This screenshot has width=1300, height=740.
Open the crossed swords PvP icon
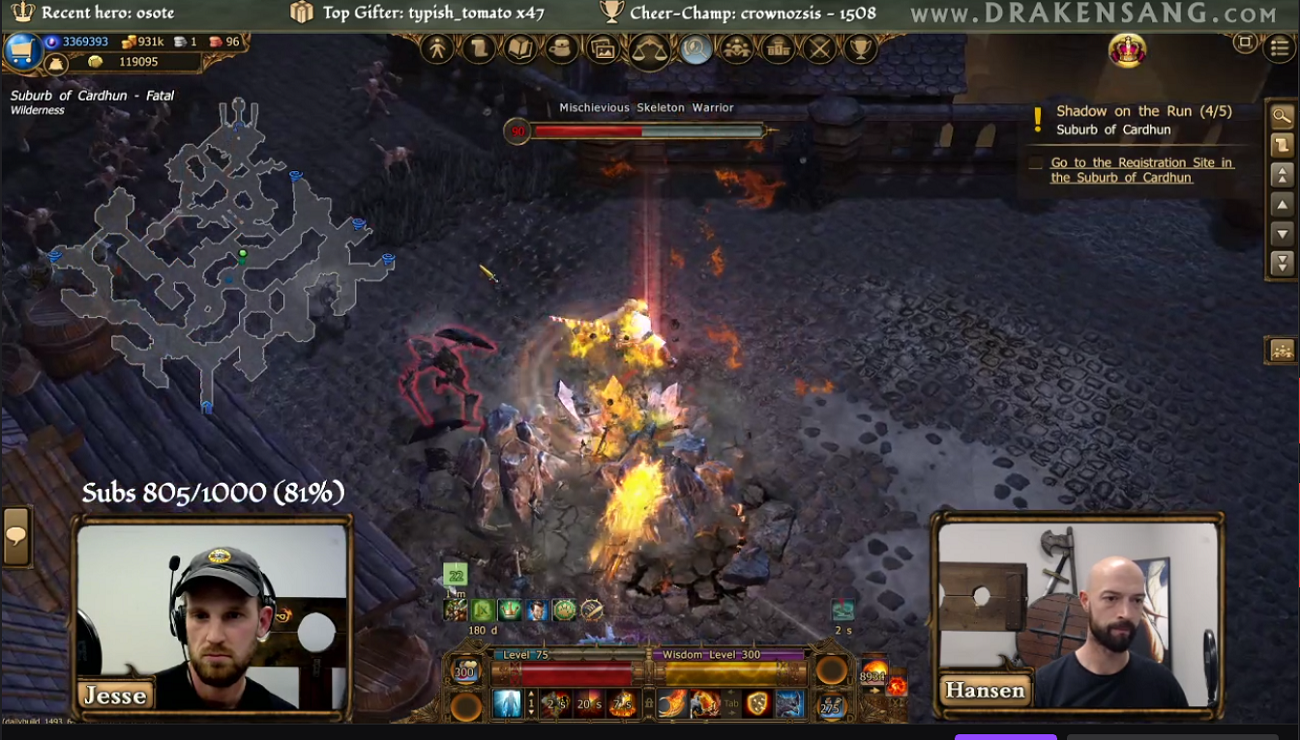pyautogui.click(x=819, y=49)
